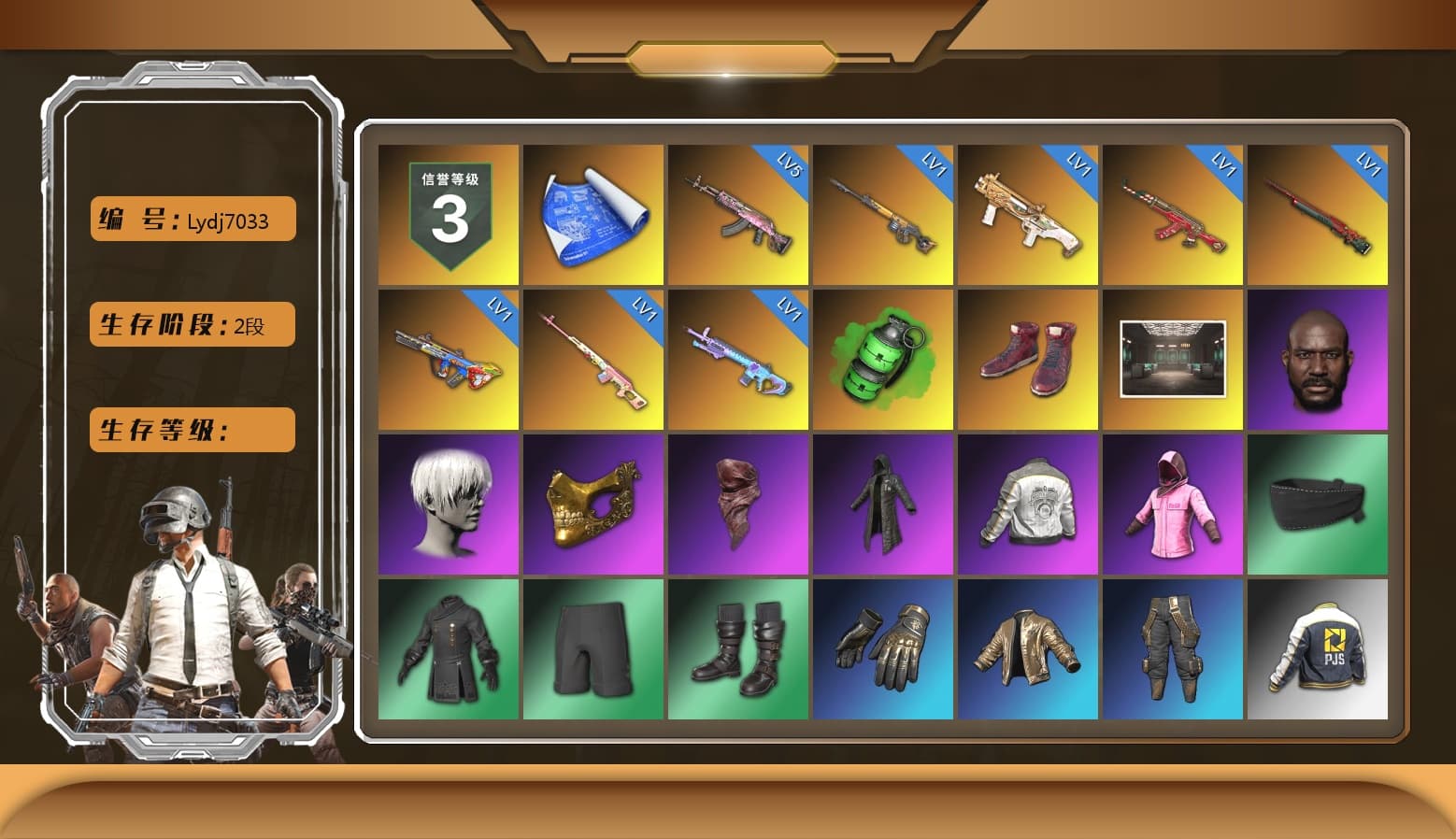
Task: Open the indoor lobby photo item
Action: tap(1174, 358)
